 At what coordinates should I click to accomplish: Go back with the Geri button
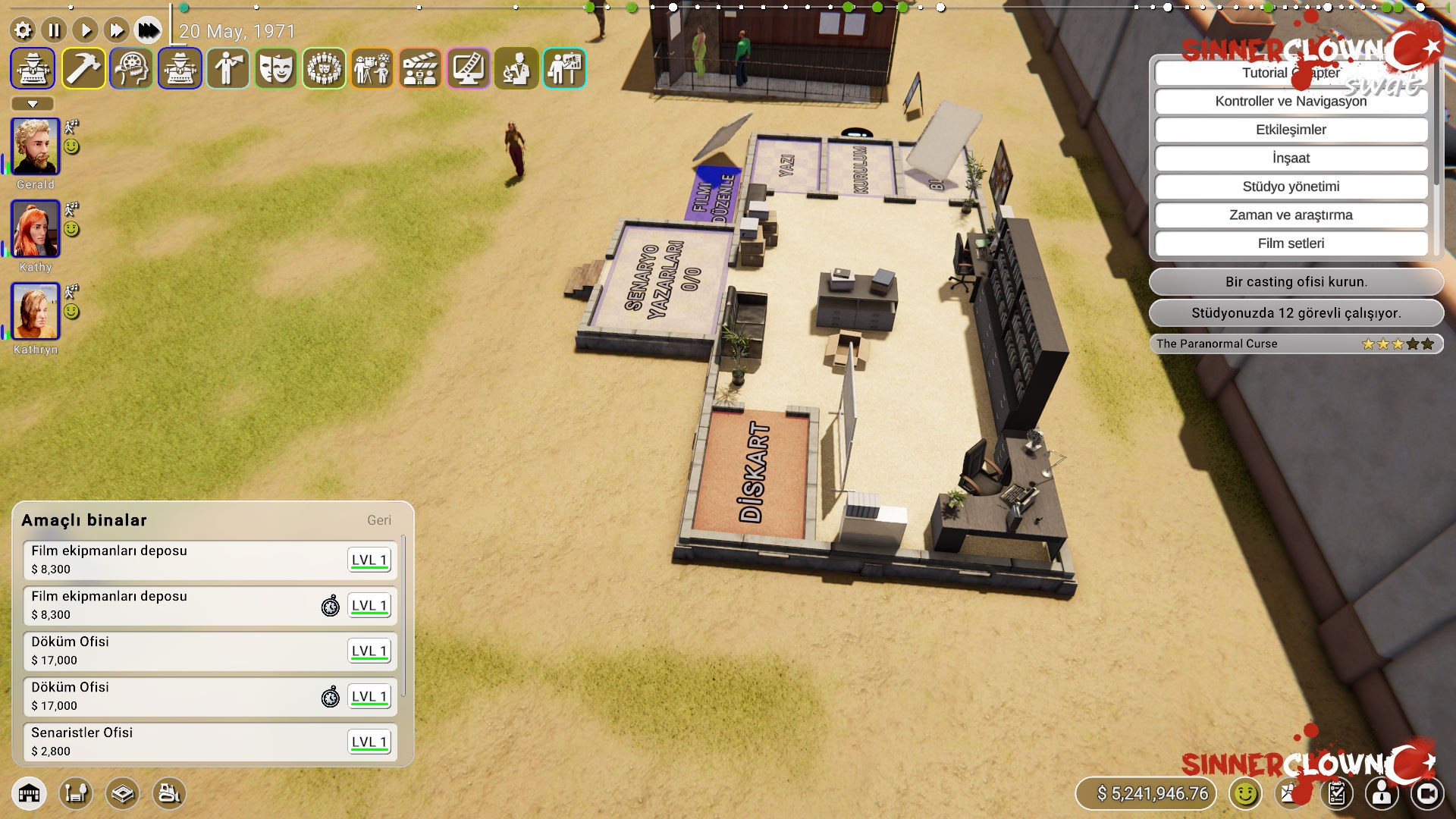point(379,520)
